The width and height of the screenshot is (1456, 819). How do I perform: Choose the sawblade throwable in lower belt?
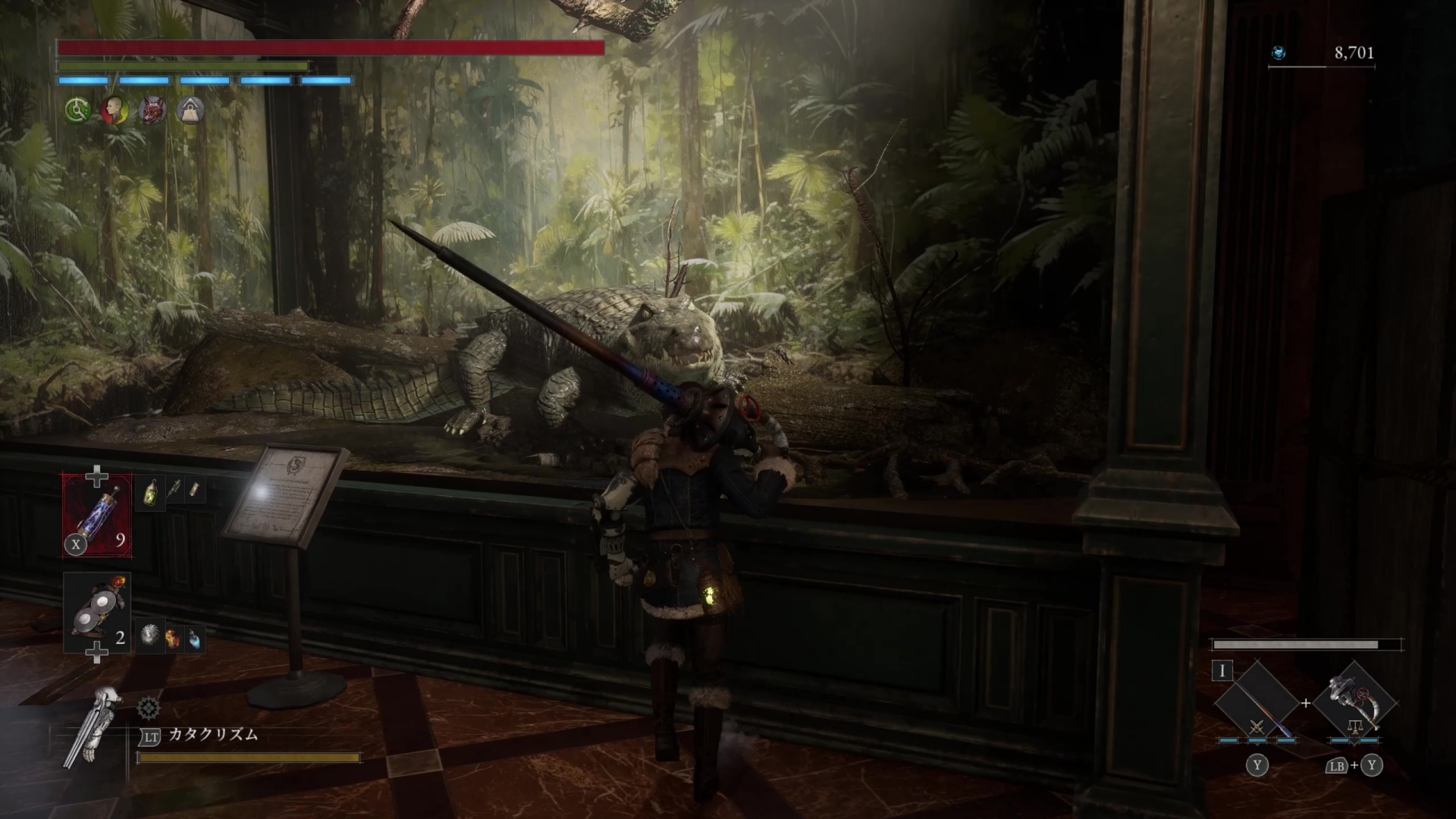tap(150, 636)
